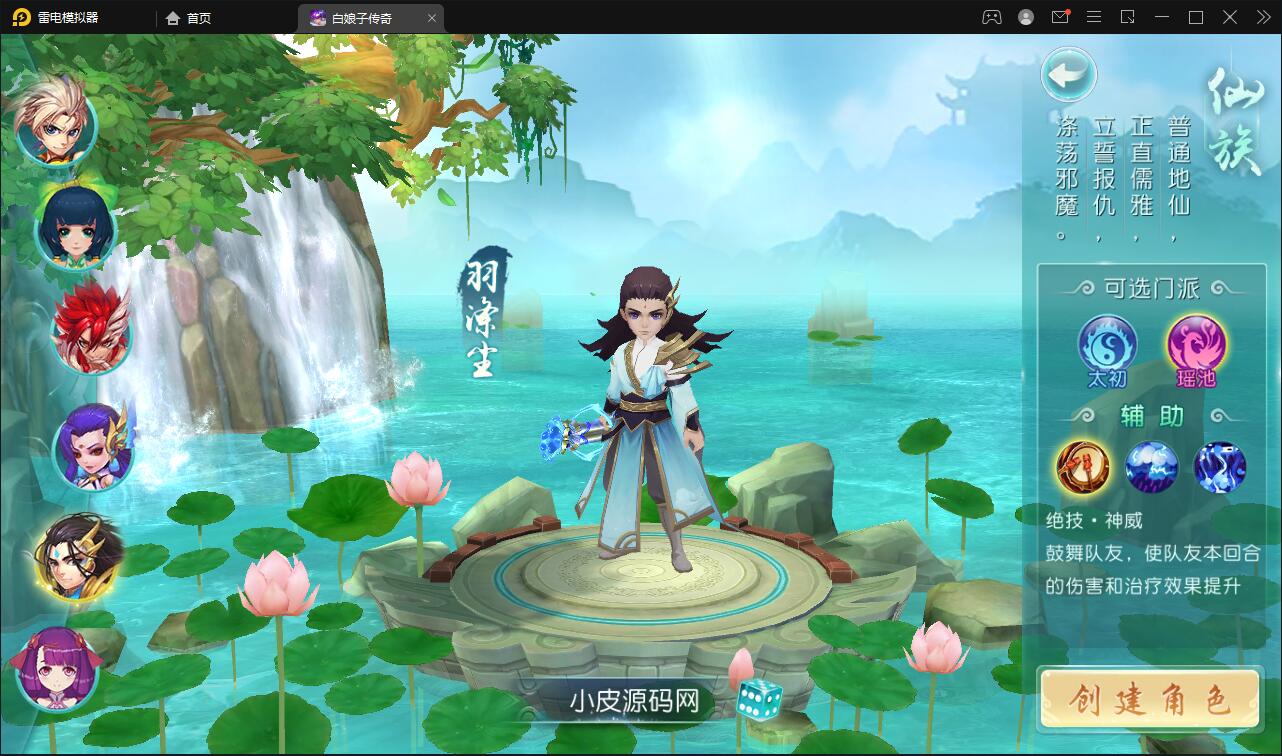Image resolution: width=1282 pixels, height=756 pixels.
Task: Click the back arrow above the sect panel
Action: pyautogui.click(x=1069, y=75)
